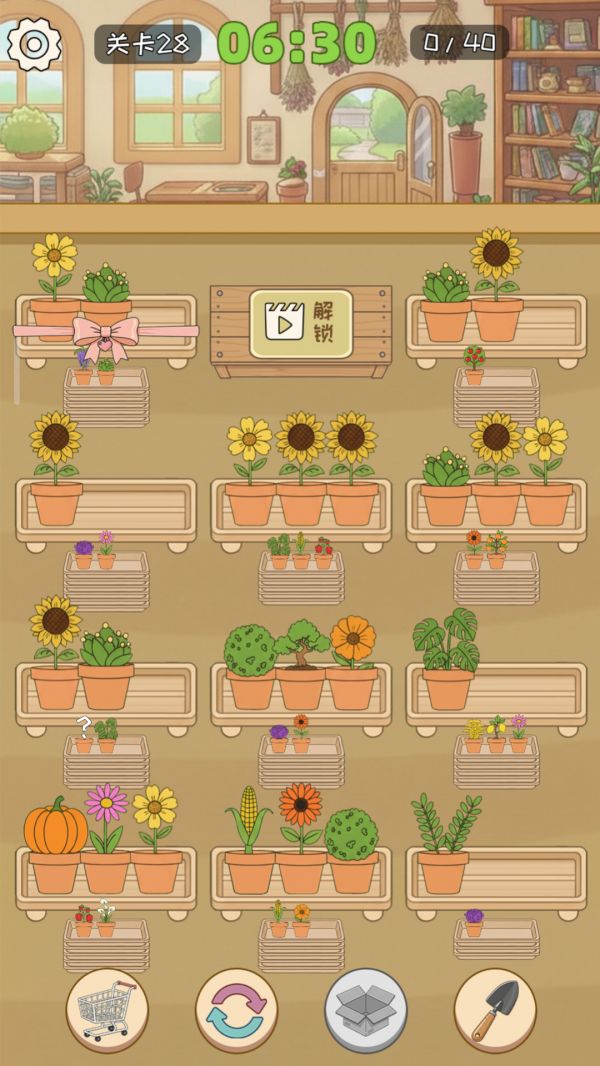
Task: Open the settings gear menu
Action: click(34, 43)
